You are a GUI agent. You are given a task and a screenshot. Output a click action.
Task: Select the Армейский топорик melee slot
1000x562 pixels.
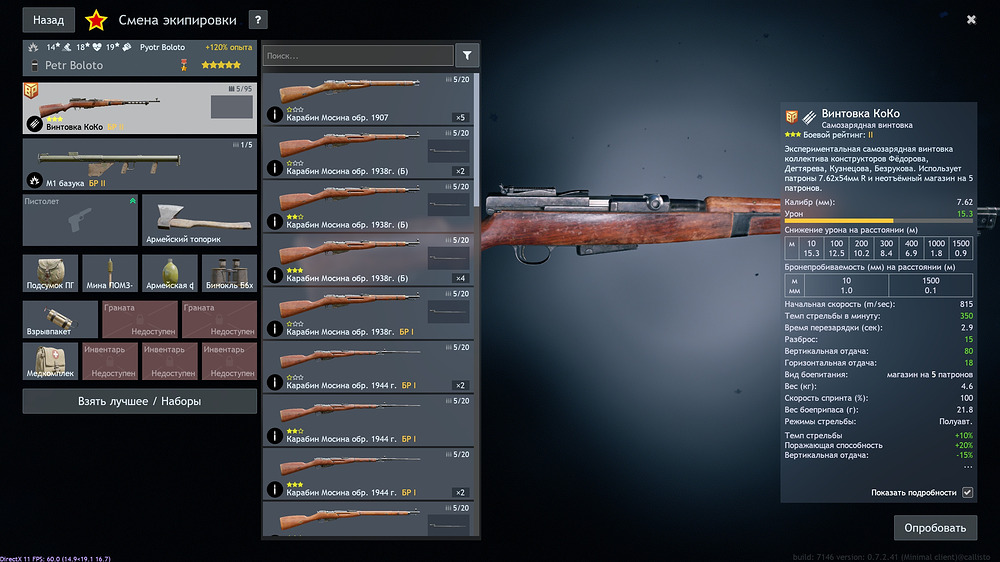coord(199,220)
